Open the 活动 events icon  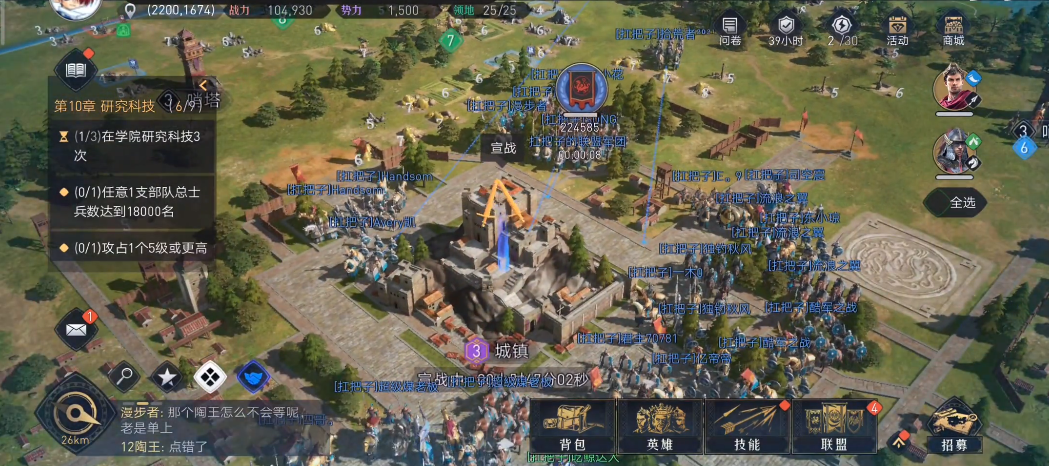[897, 28]
